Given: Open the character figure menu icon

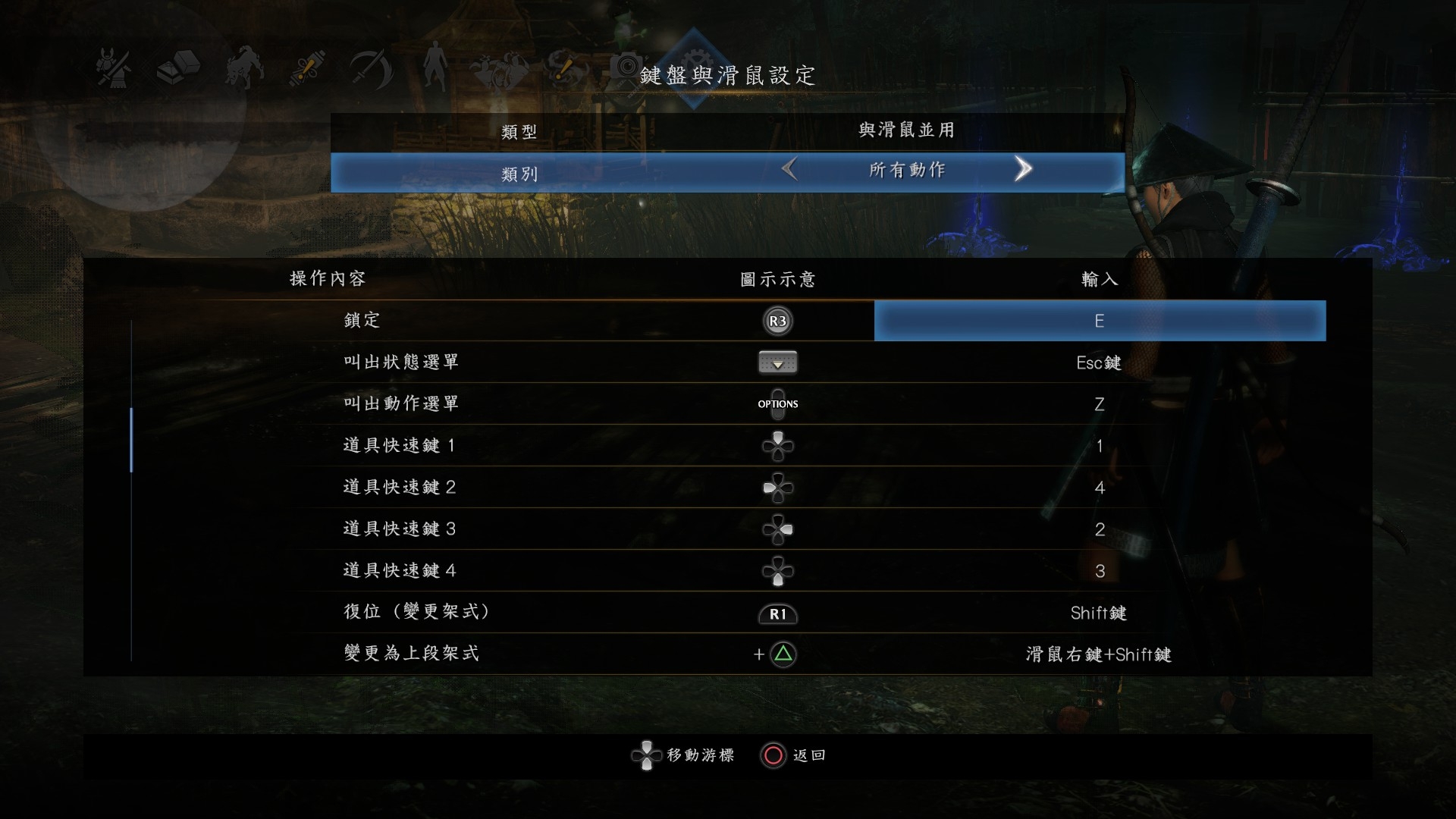Looking at the screenshot, I should click(x=434, y=70).
